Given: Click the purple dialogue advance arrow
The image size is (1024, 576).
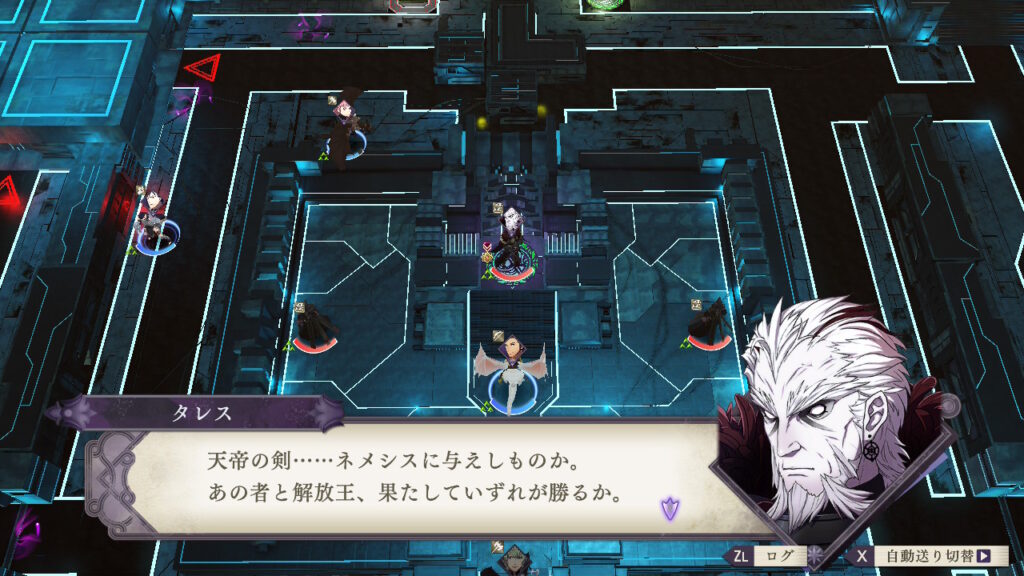Looking at the screenshot, I should [x=668, y=508].
